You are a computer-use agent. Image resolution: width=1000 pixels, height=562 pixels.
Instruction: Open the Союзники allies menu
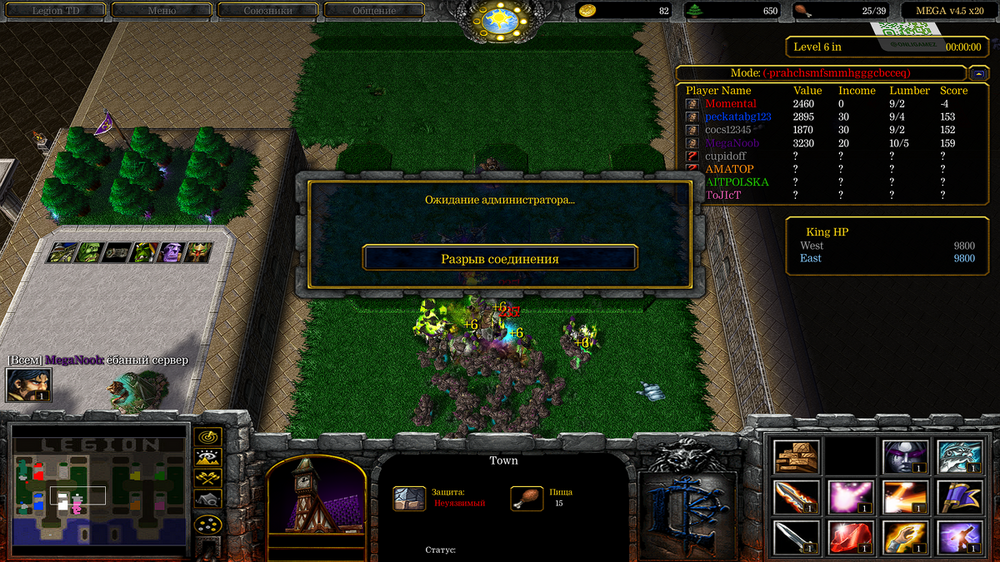click(266, 11)
